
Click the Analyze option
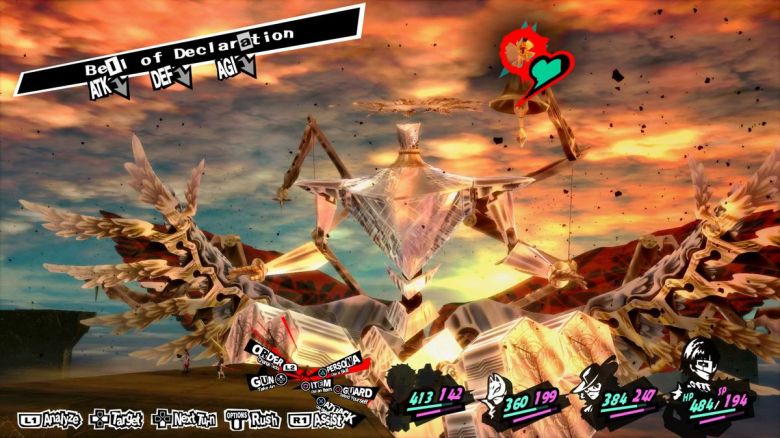[x=48, y=418]
